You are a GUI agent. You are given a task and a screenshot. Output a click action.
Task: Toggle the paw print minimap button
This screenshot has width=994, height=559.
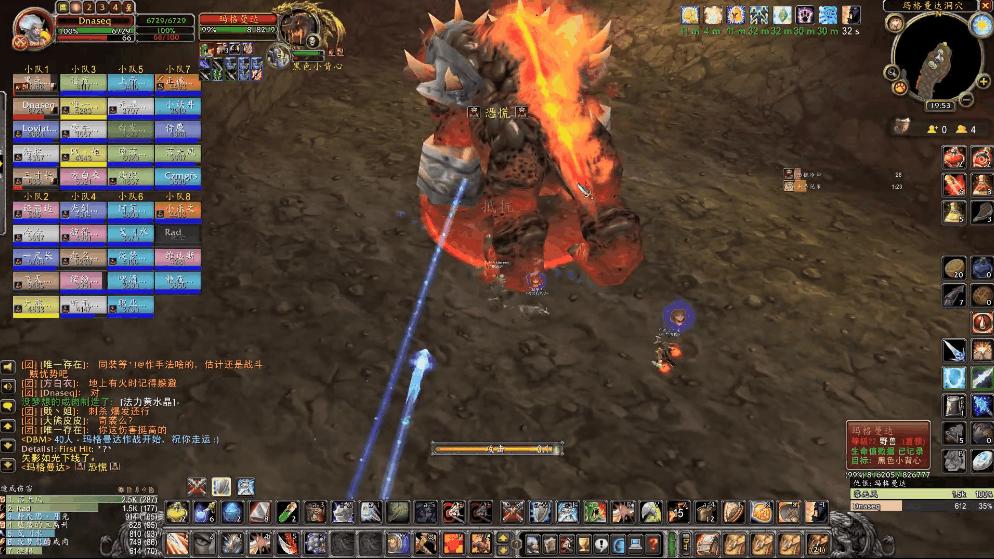[x=900, y=88]
